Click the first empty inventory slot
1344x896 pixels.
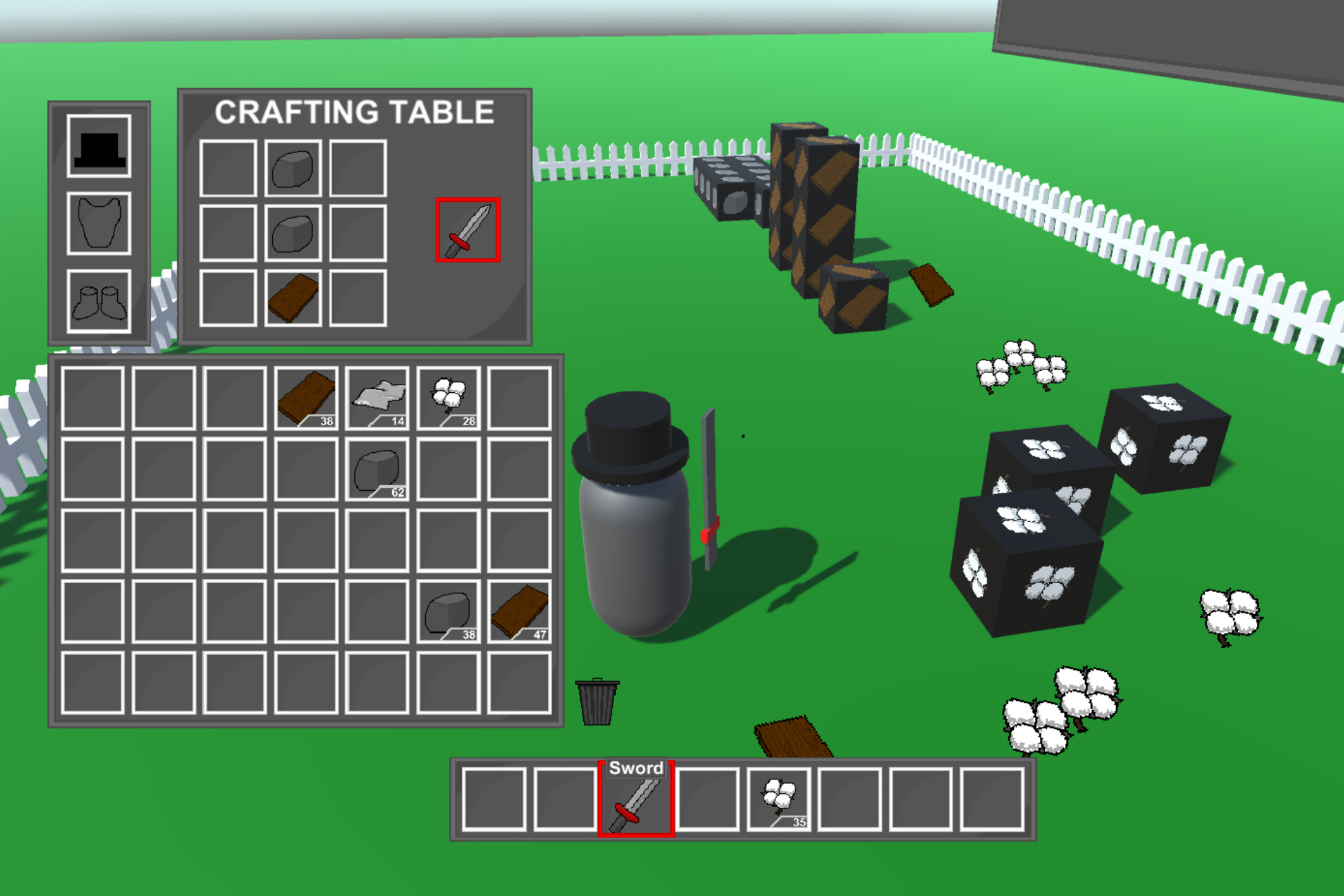pos(92,398)
